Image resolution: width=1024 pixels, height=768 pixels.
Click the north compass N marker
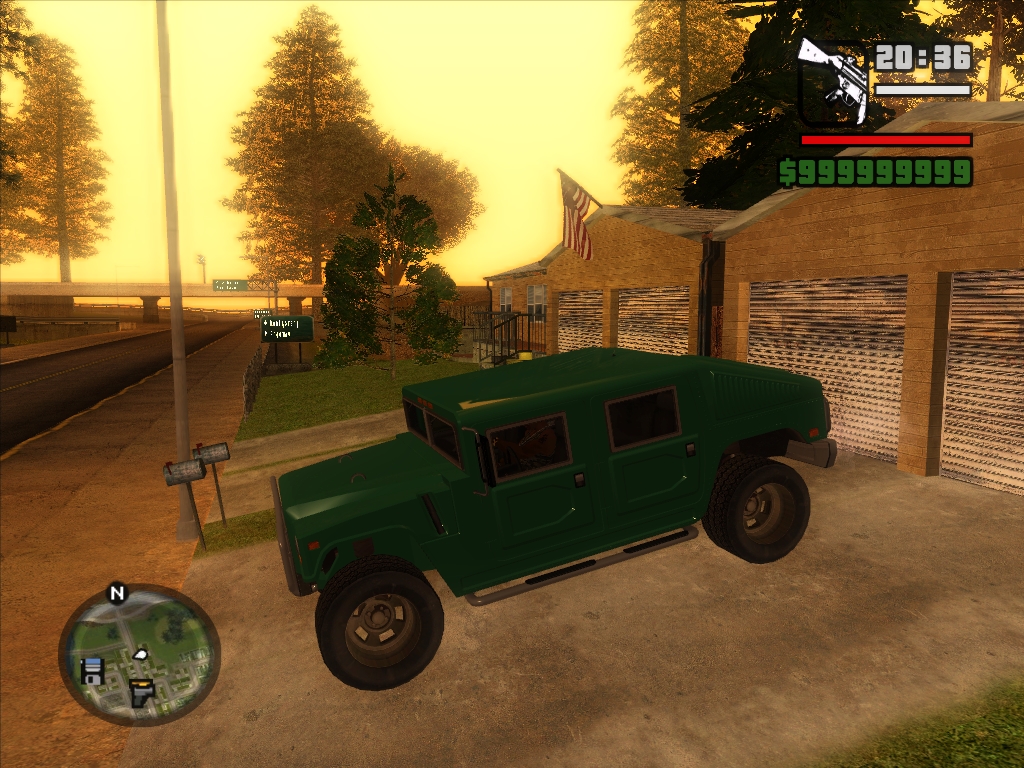(117, 594)
